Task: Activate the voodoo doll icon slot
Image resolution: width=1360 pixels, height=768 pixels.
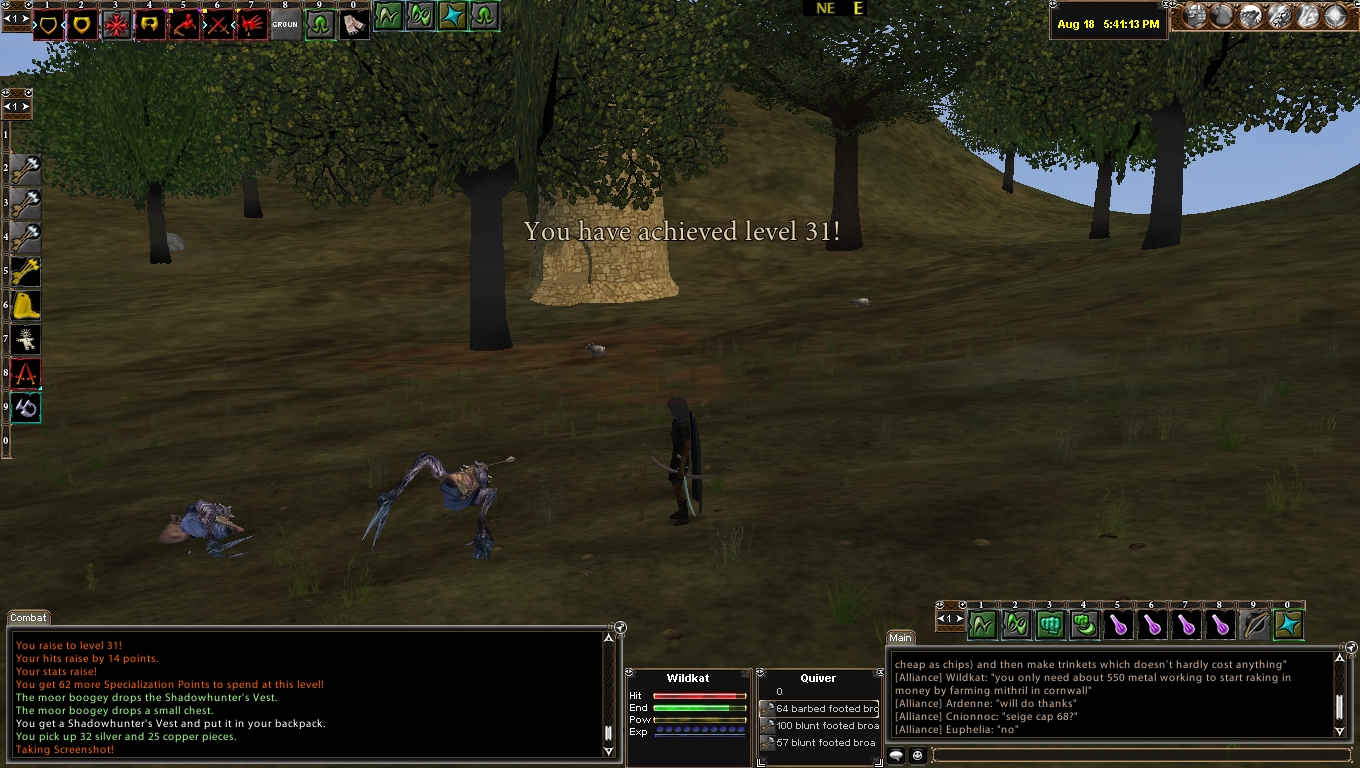Action: [26, 339]
